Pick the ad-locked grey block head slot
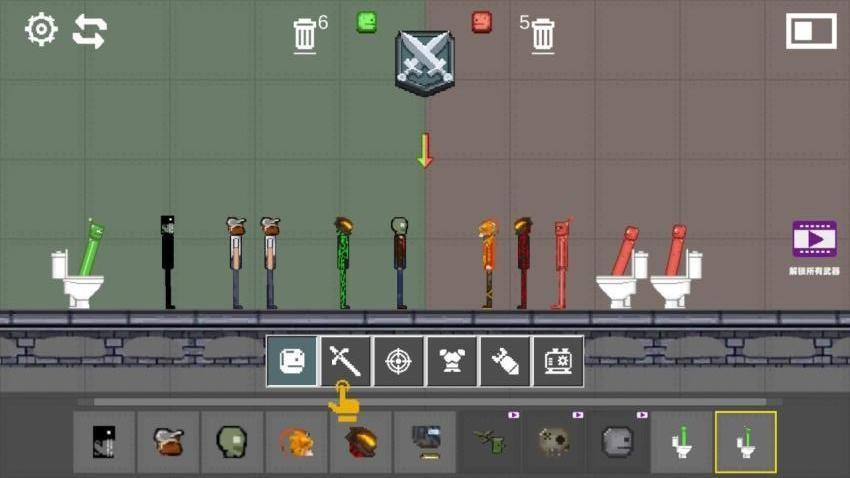 tap(617, 441)
